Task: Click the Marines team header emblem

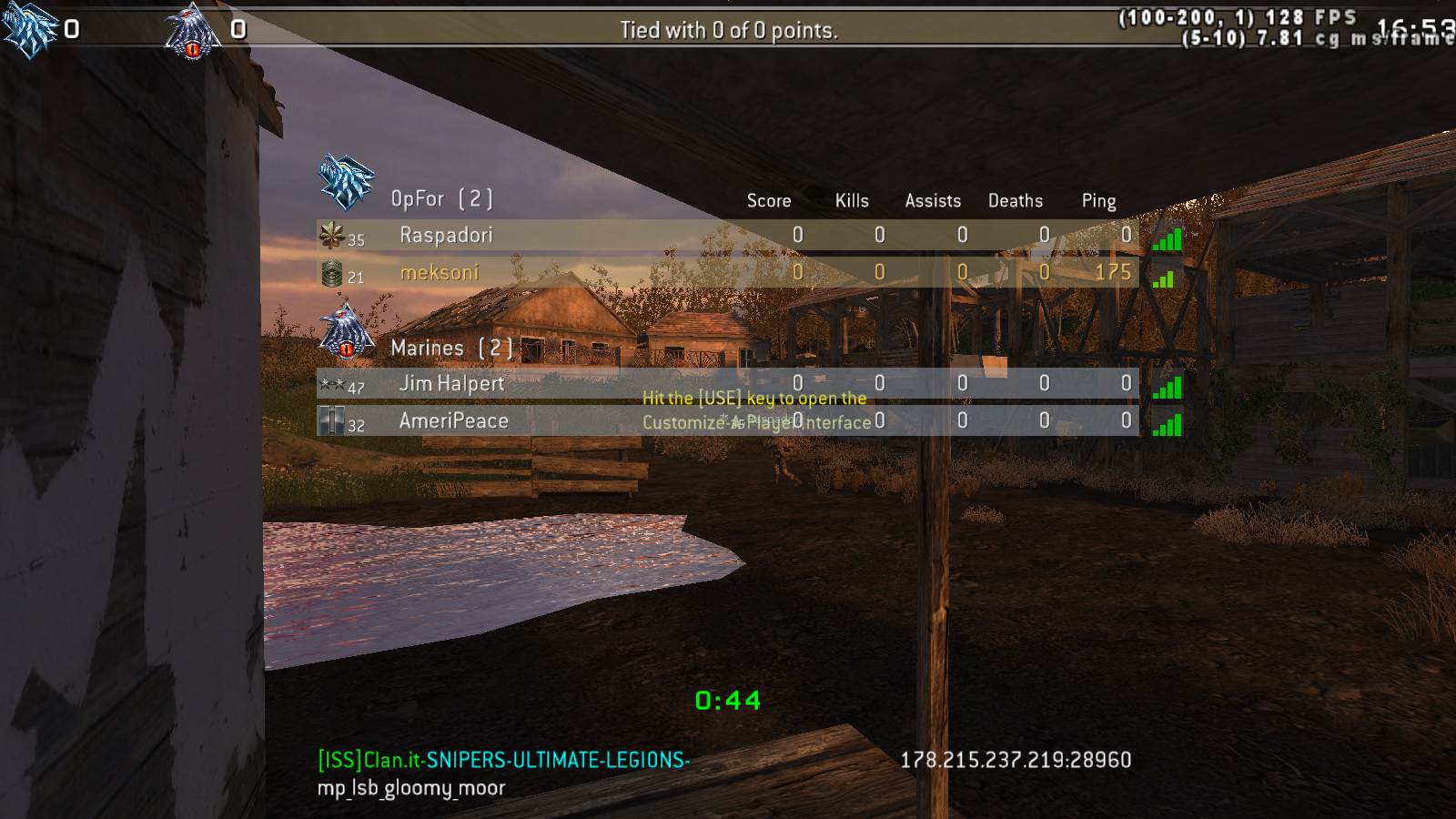Action: coord(346,332)
